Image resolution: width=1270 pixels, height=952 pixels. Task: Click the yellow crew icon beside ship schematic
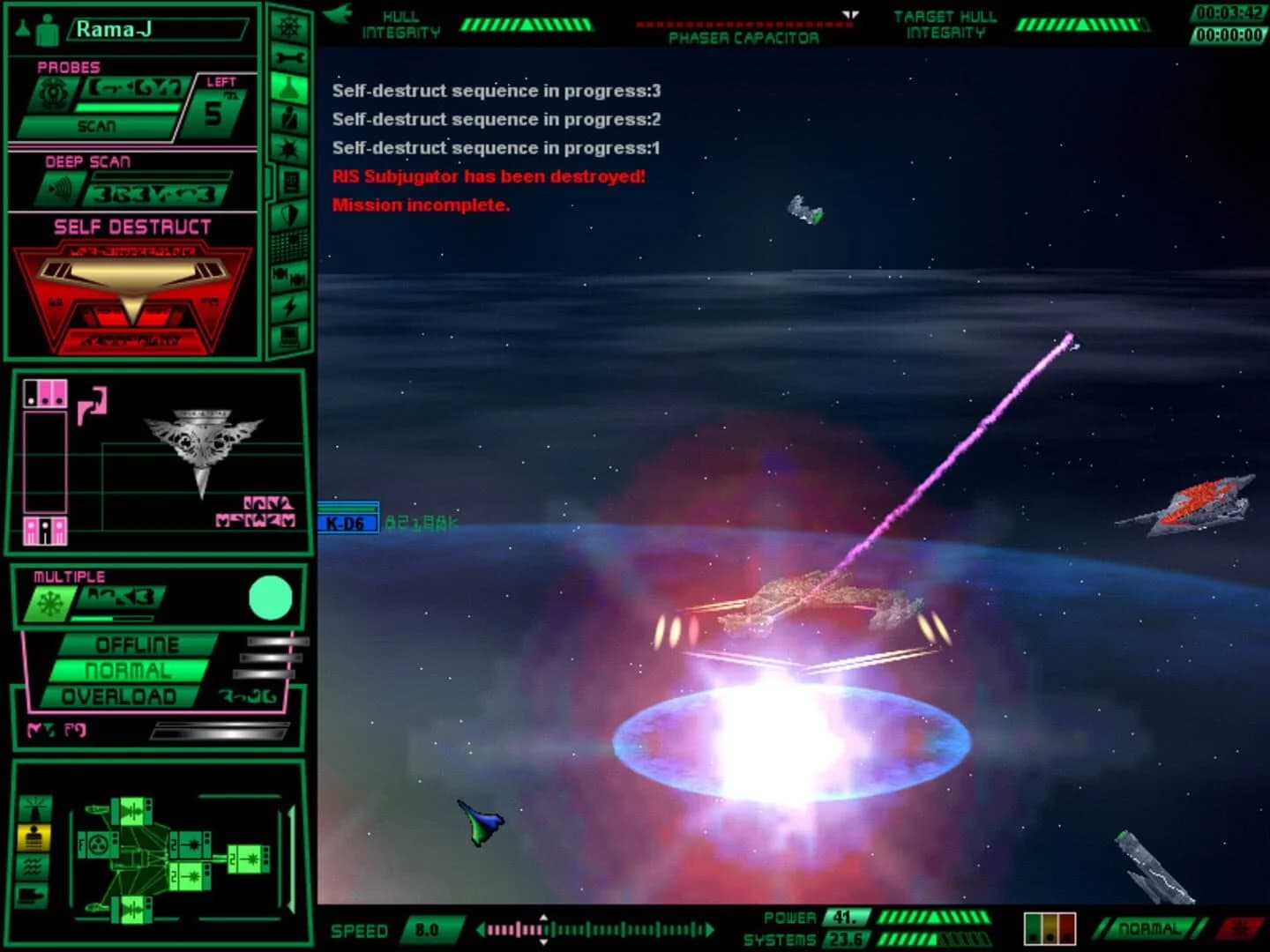pyautogui.click(x=34, y=837)
